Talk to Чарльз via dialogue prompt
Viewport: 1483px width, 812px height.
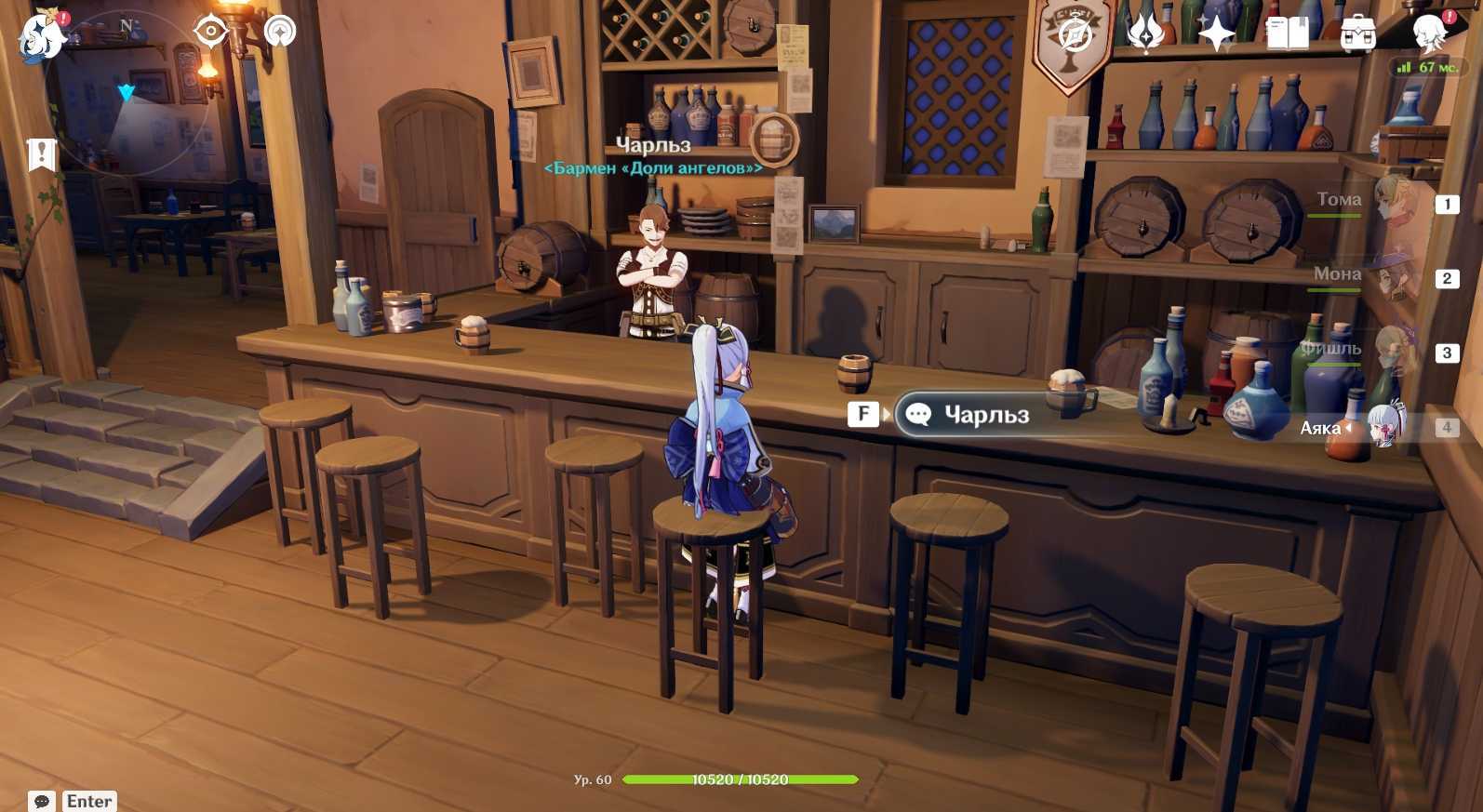pos(984,415)
